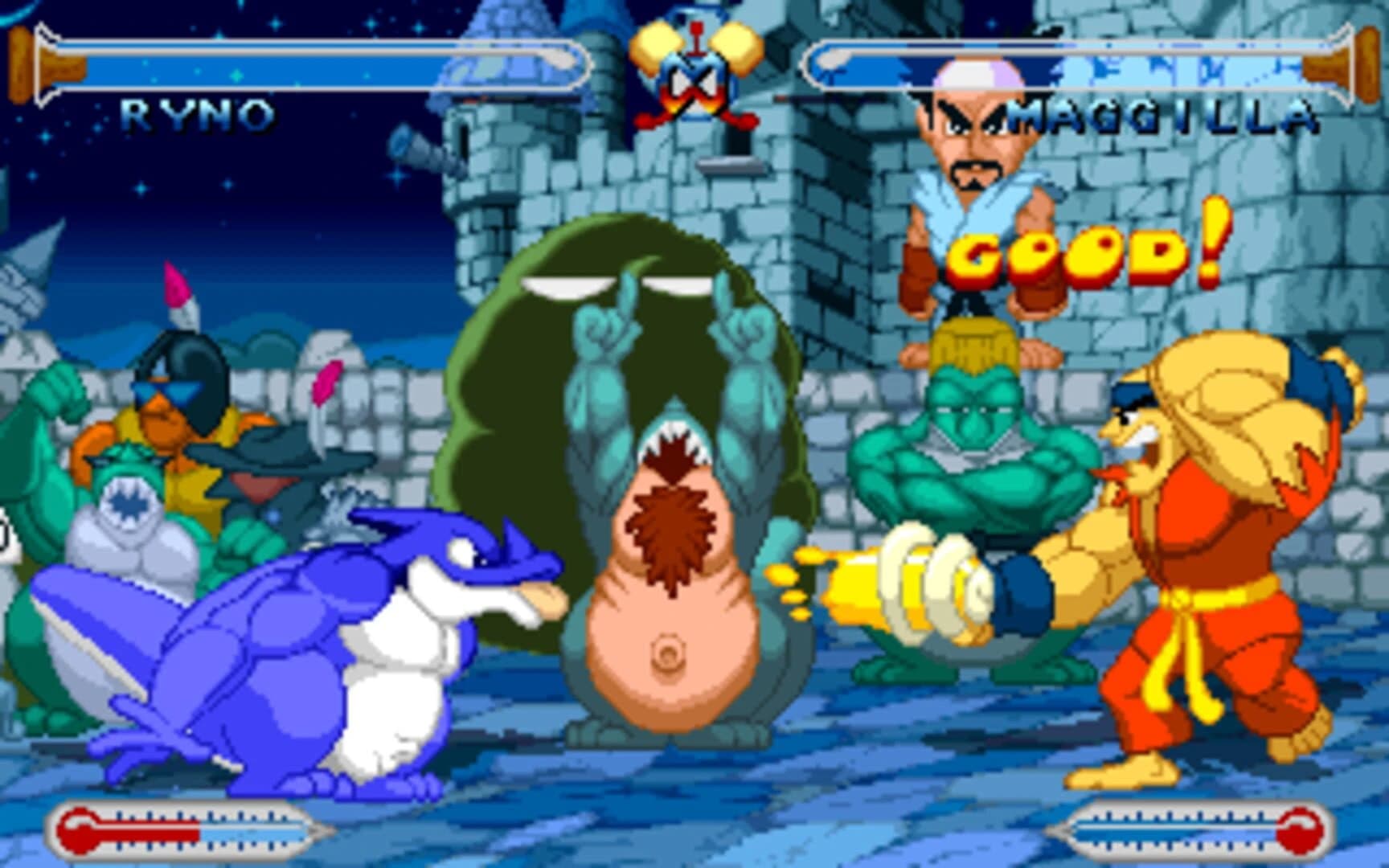The image size is (1389, 868).
Task: Toggle Maggilla's health bar display
Action: (1069, 60)
